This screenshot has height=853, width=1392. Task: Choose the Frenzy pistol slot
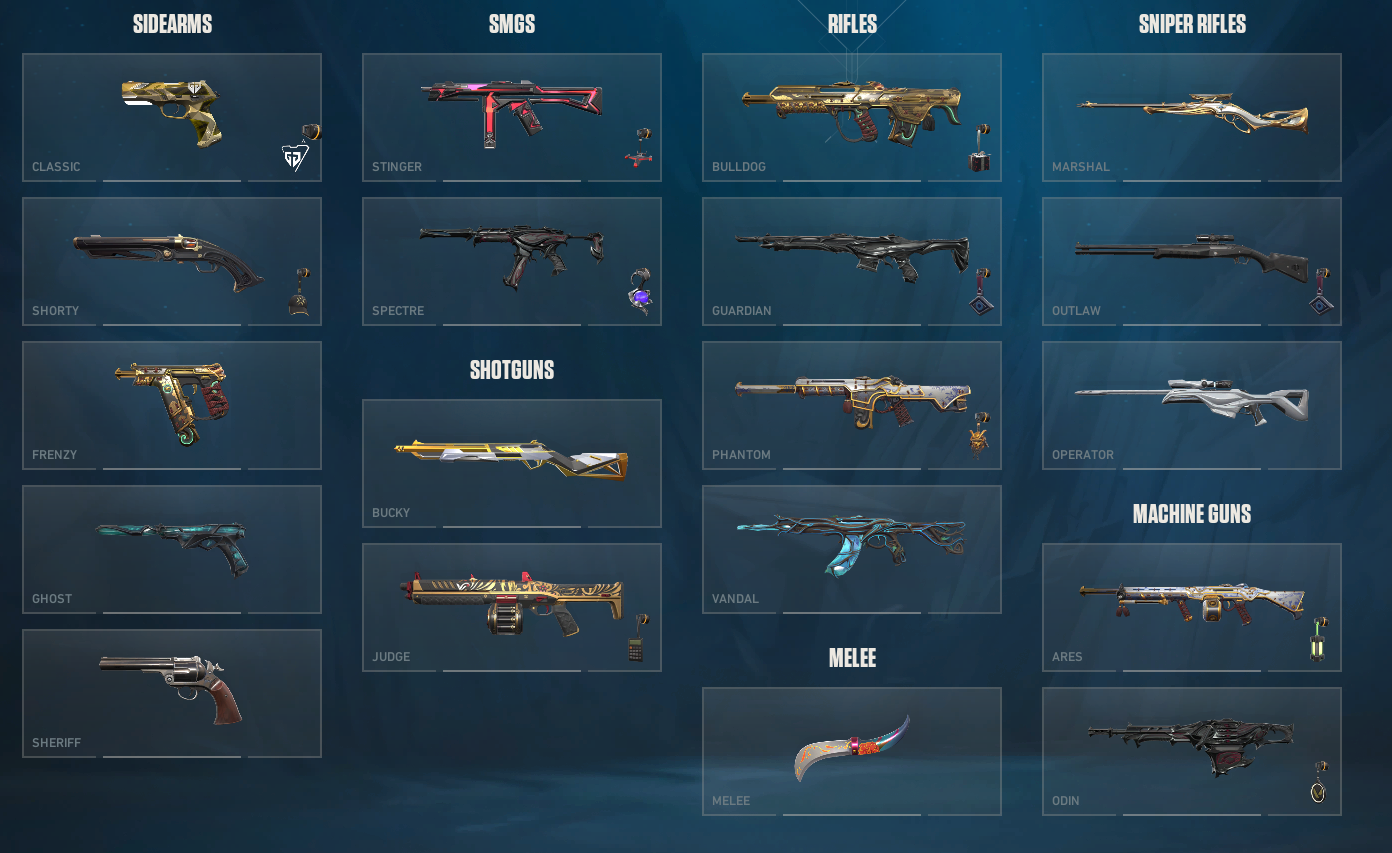click(172, 405)
